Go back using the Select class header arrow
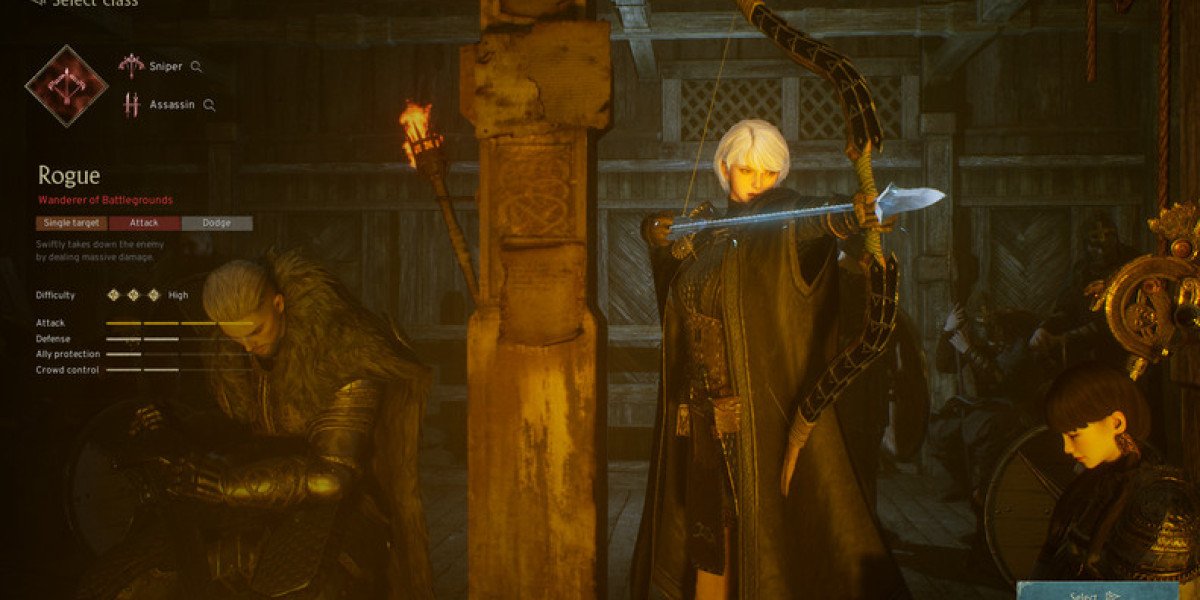This screenshot has height=600, width=1200. (x=38, y=3)
